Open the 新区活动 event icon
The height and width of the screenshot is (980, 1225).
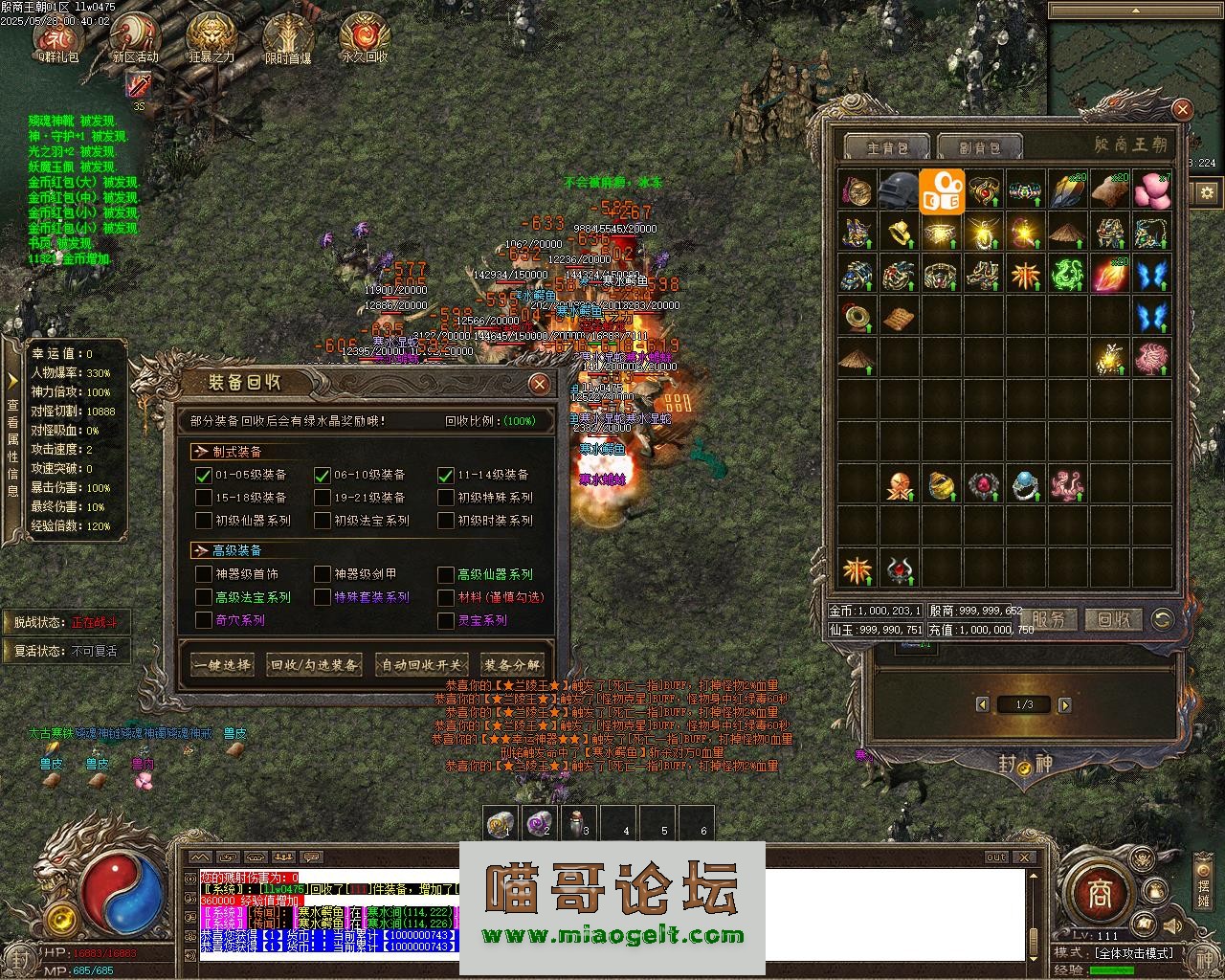pyautogui.click(x=135, y=38)
